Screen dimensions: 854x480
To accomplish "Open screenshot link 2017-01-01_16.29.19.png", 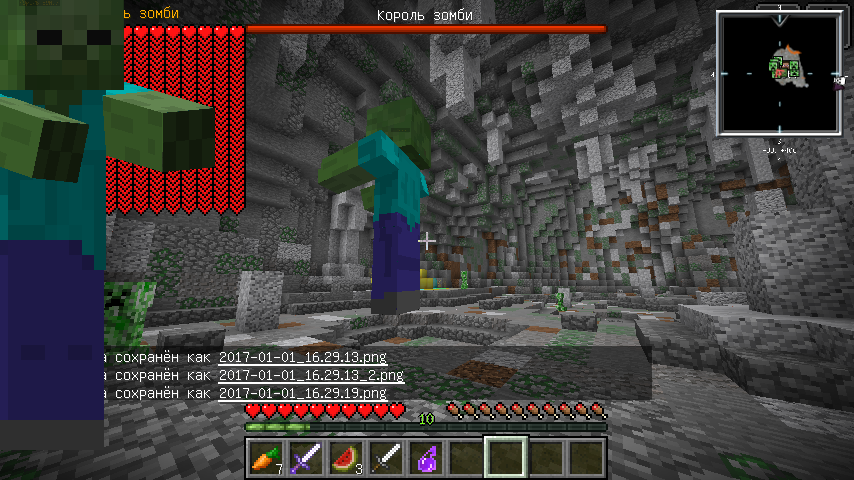I will coord(302,394).
